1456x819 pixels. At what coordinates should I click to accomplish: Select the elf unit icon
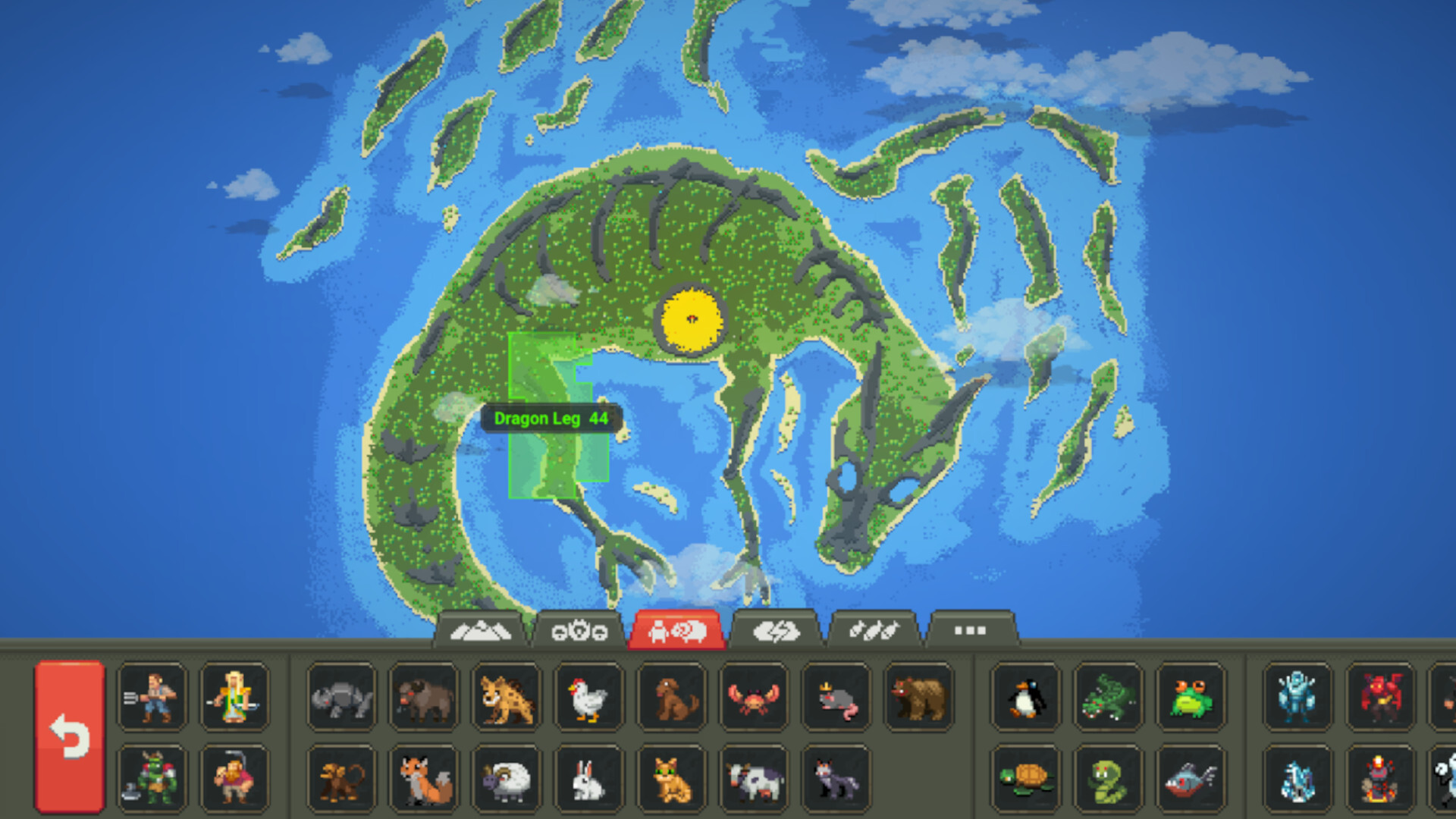point(235,699)
